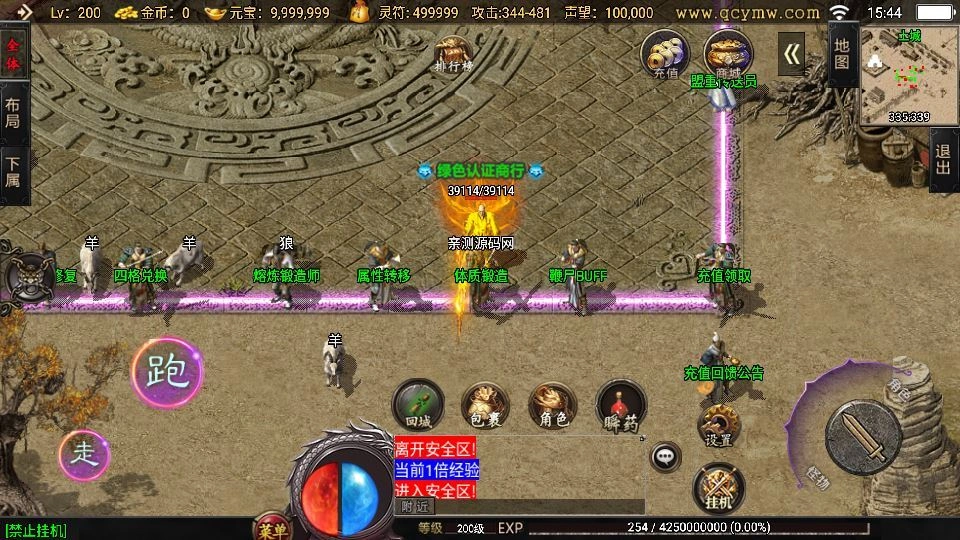Image resolution: width=960 pixels, height=540 pixels.
Task: Open the 包裹 inventory bag
Action: pos(485,405)
